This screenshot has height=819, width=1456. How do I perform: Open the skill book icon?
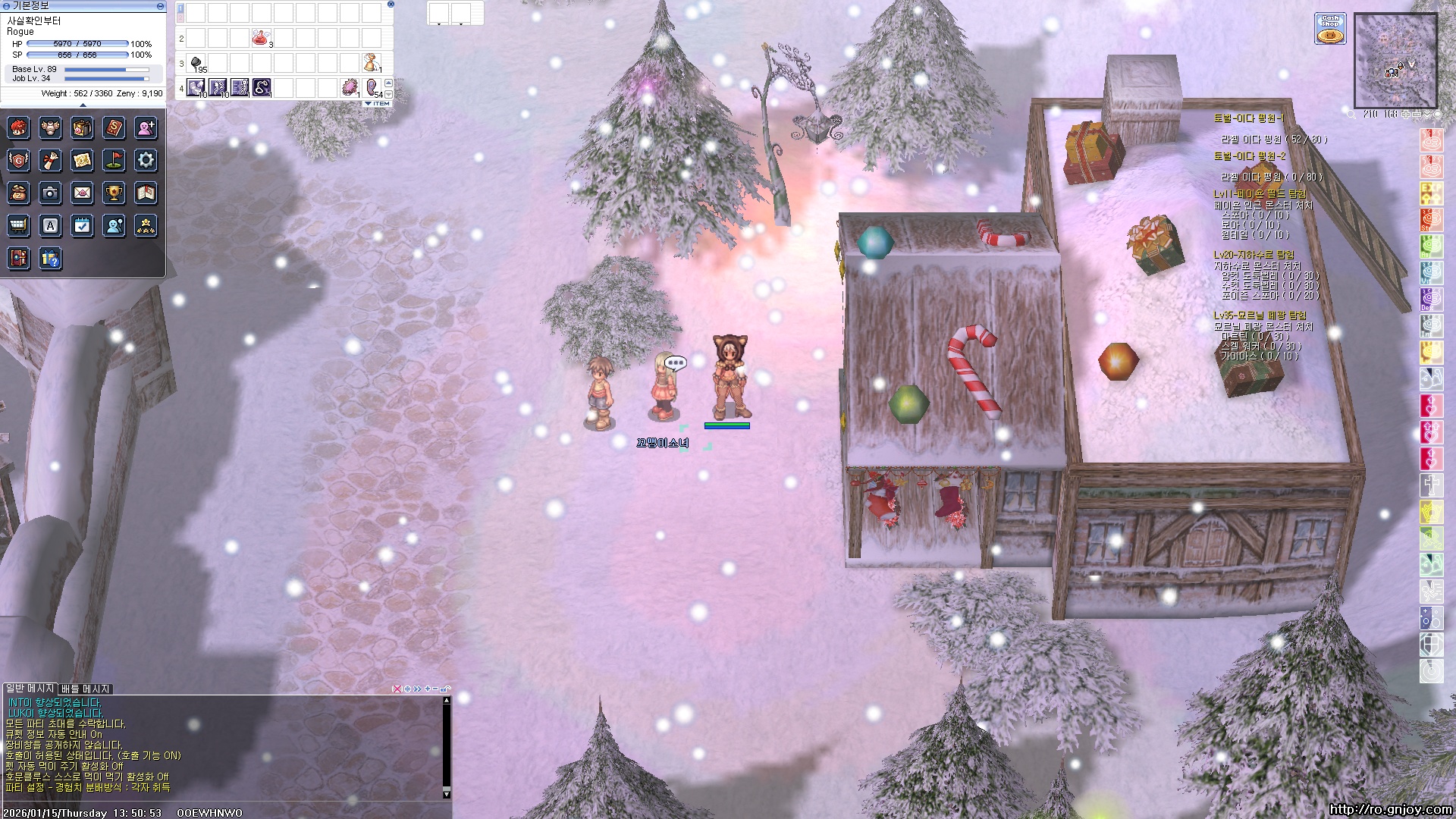pos(114,127)
